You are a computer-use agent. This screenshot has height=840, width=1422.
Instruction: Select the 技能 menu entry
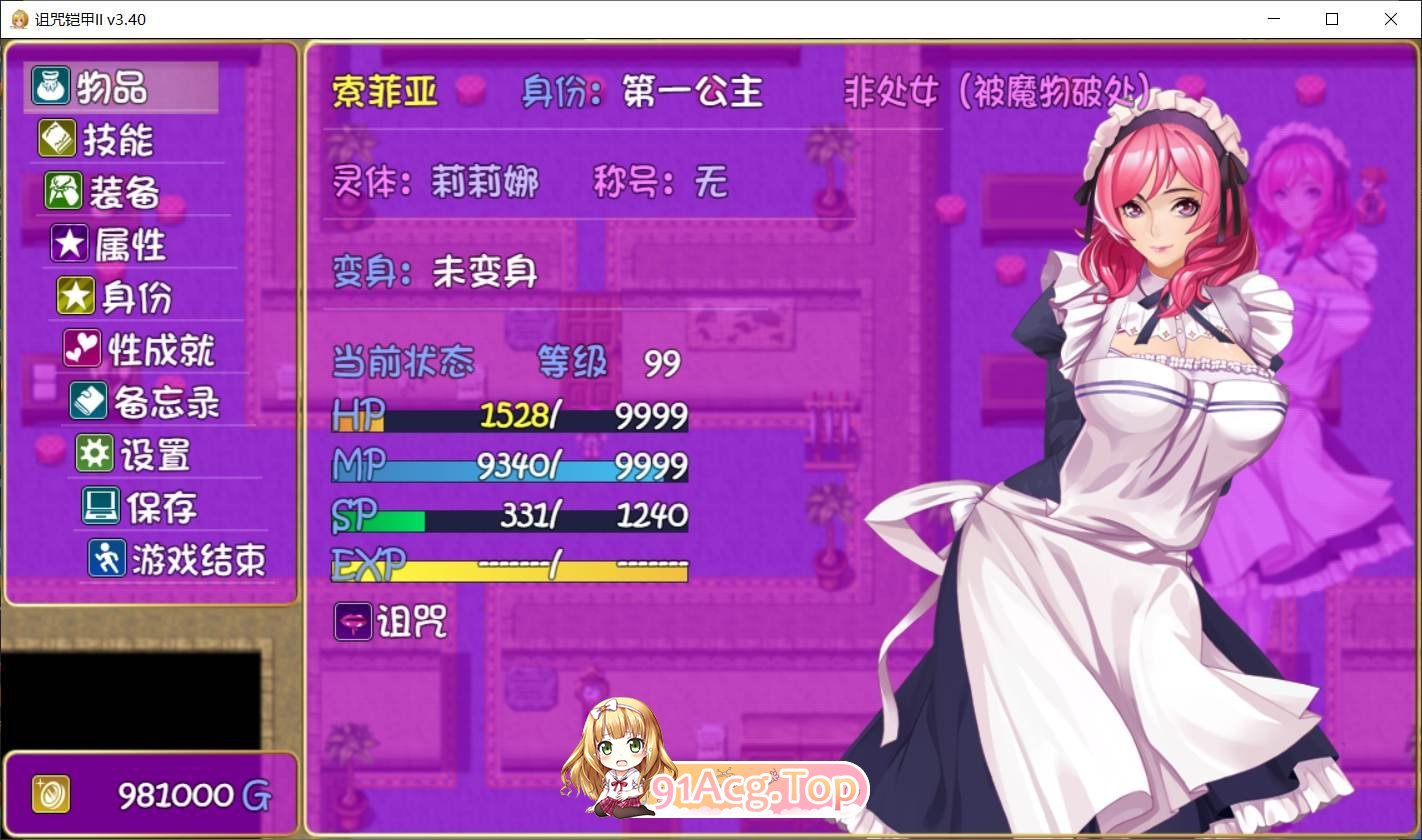[120, 140]
